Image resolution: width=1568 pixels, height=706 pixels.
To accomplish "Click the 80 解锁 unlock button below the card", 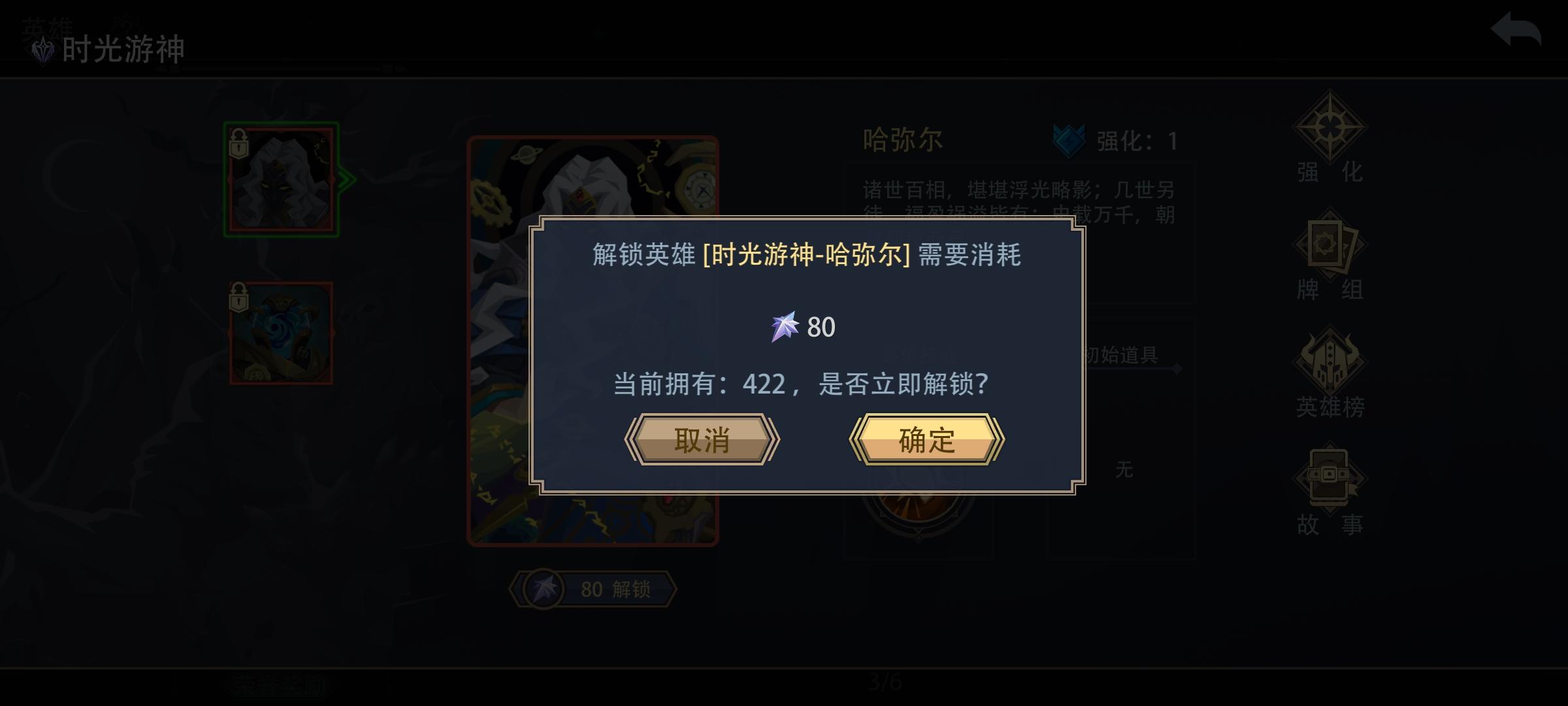I will click(593, 589).
